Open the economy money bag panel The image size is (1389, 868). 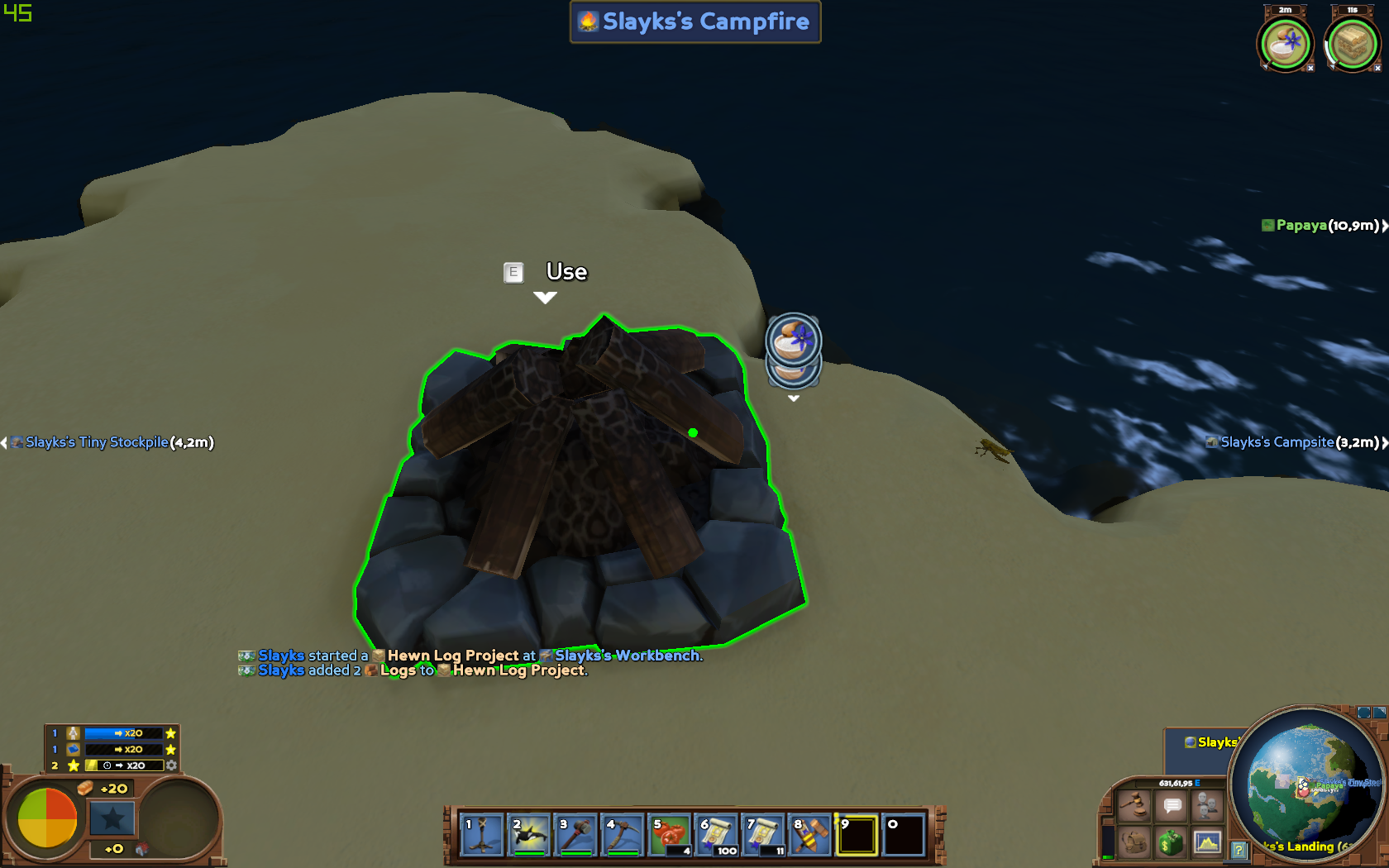pyautogui.click(x=1171, y=843)
